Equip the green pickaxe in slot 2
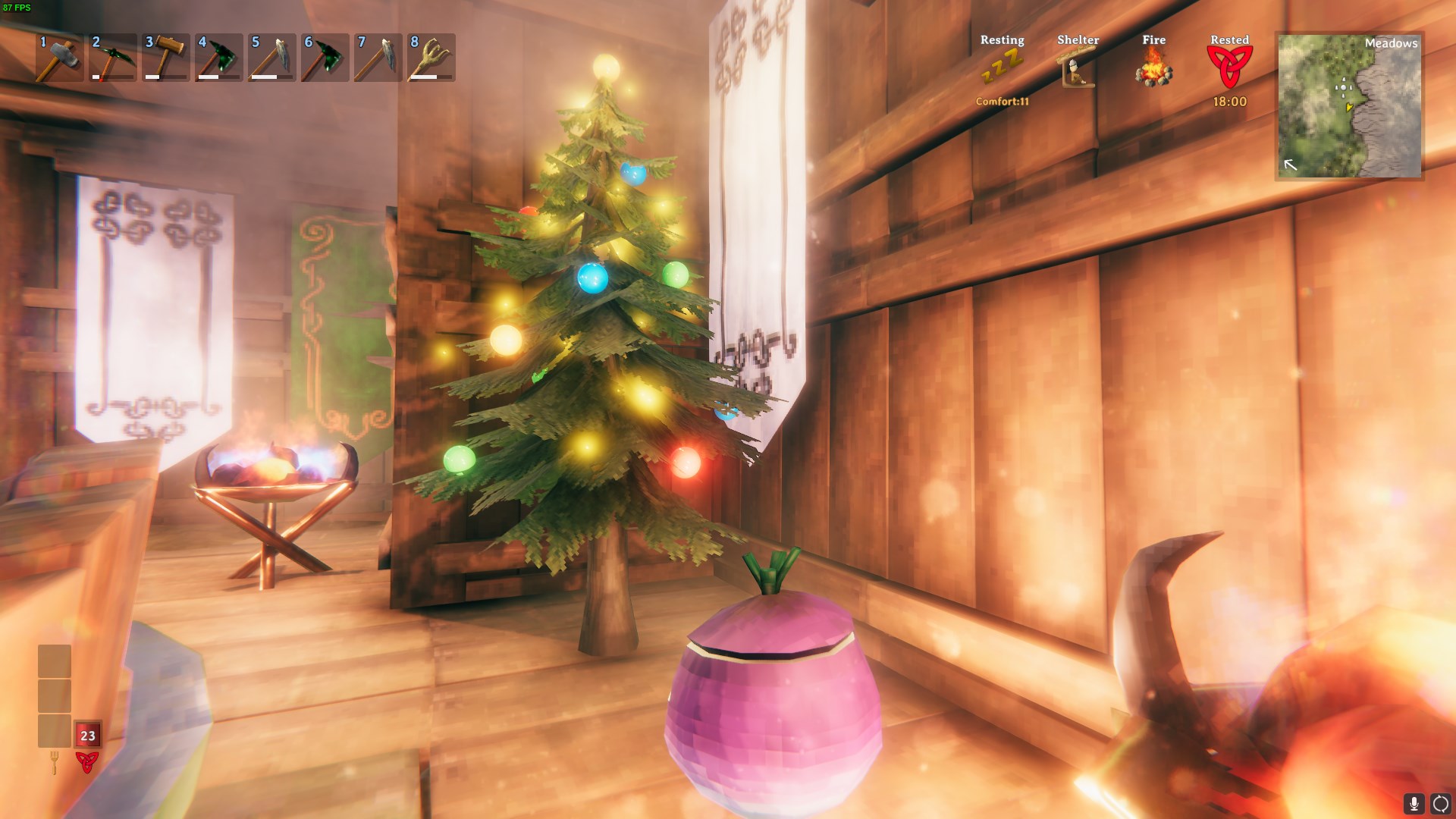 click(112, 58)
